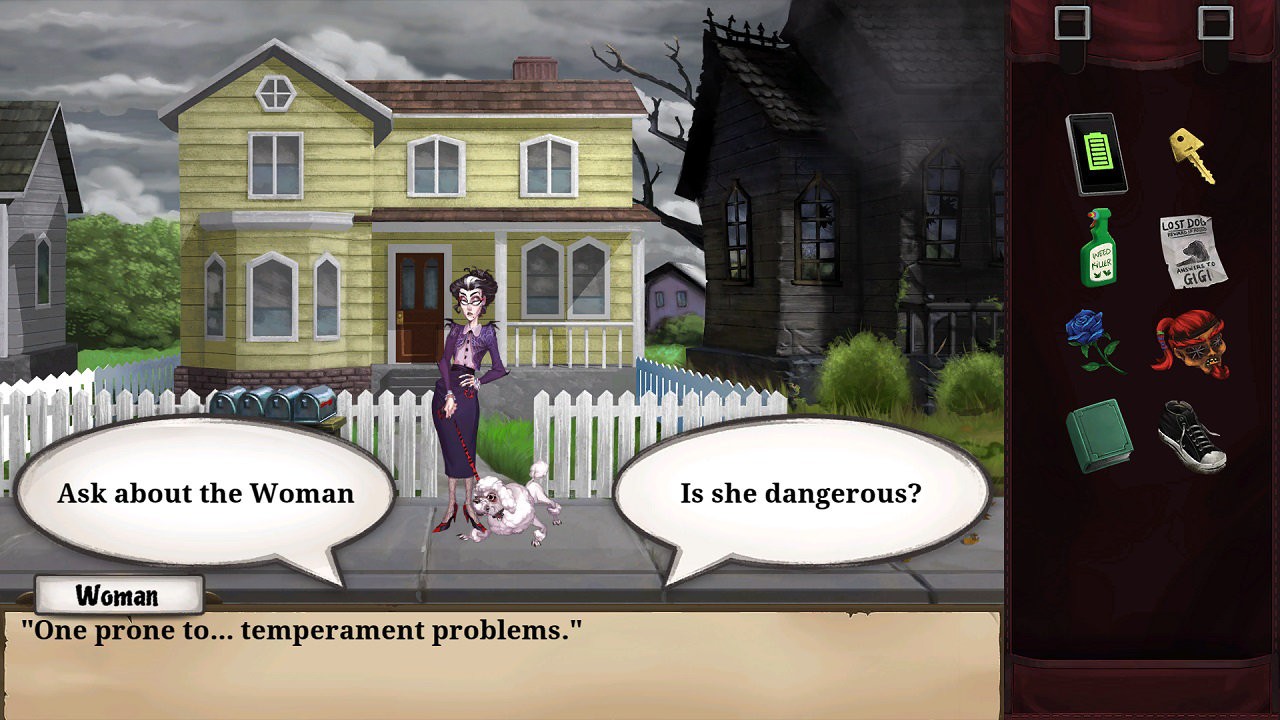This screenshot has width=1280, height=720.
Task: Select the blue rose inventory item
Action: point(1096,341)
